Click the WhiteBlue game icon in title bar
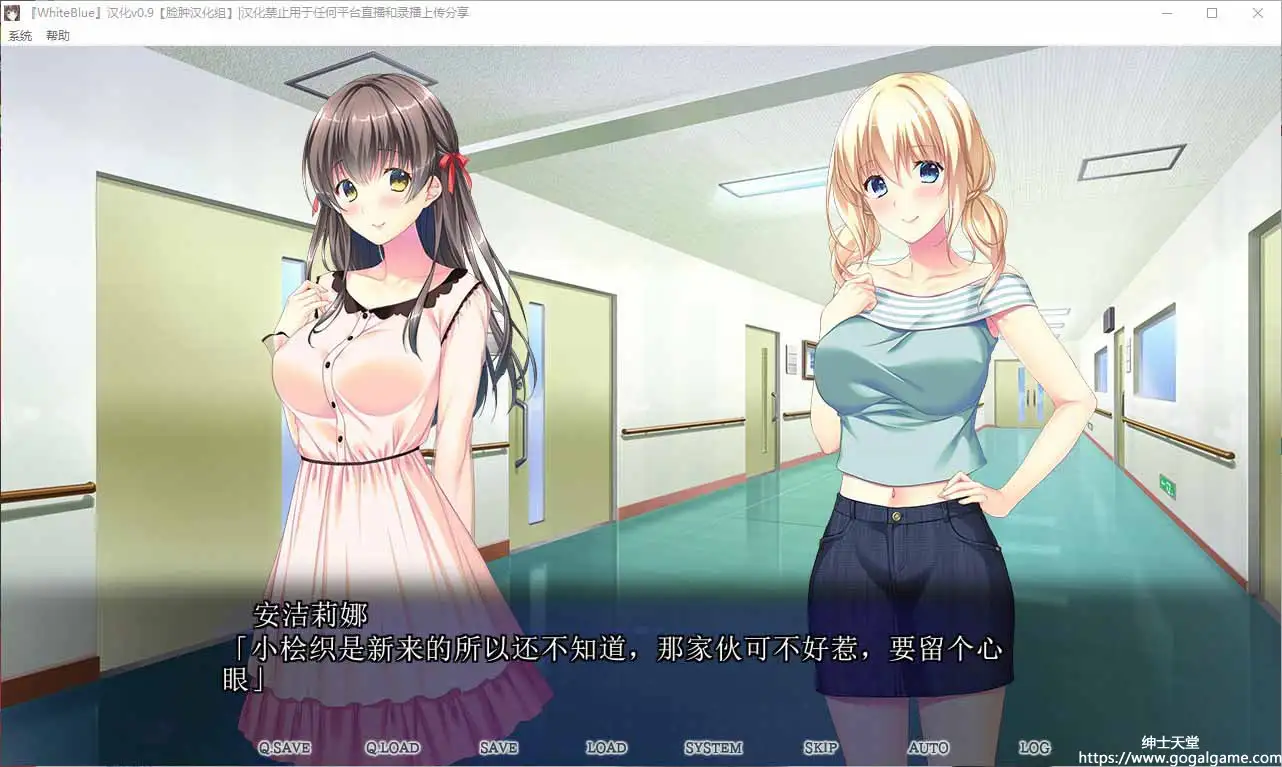This screenshot has width=1282, height=767. point(11,12)
